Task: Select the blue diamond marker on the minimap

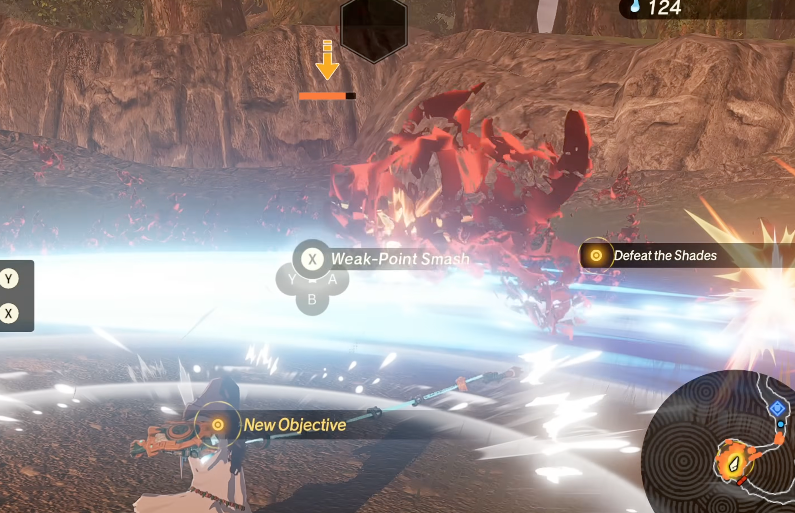Action: tap(777, 408)
